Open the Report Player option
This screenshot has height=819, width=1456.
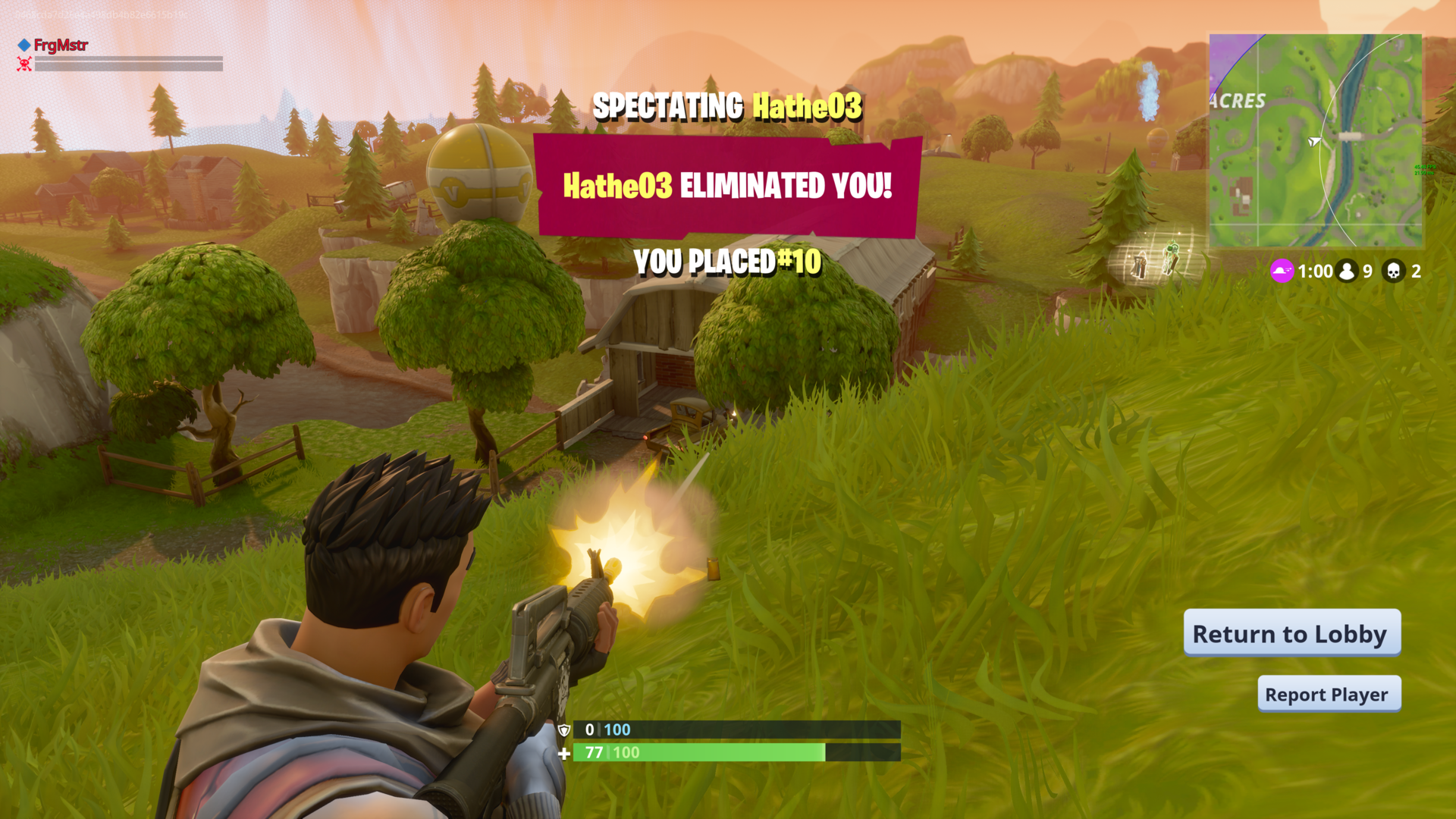pyautogui.click(x=1329, y=694)
